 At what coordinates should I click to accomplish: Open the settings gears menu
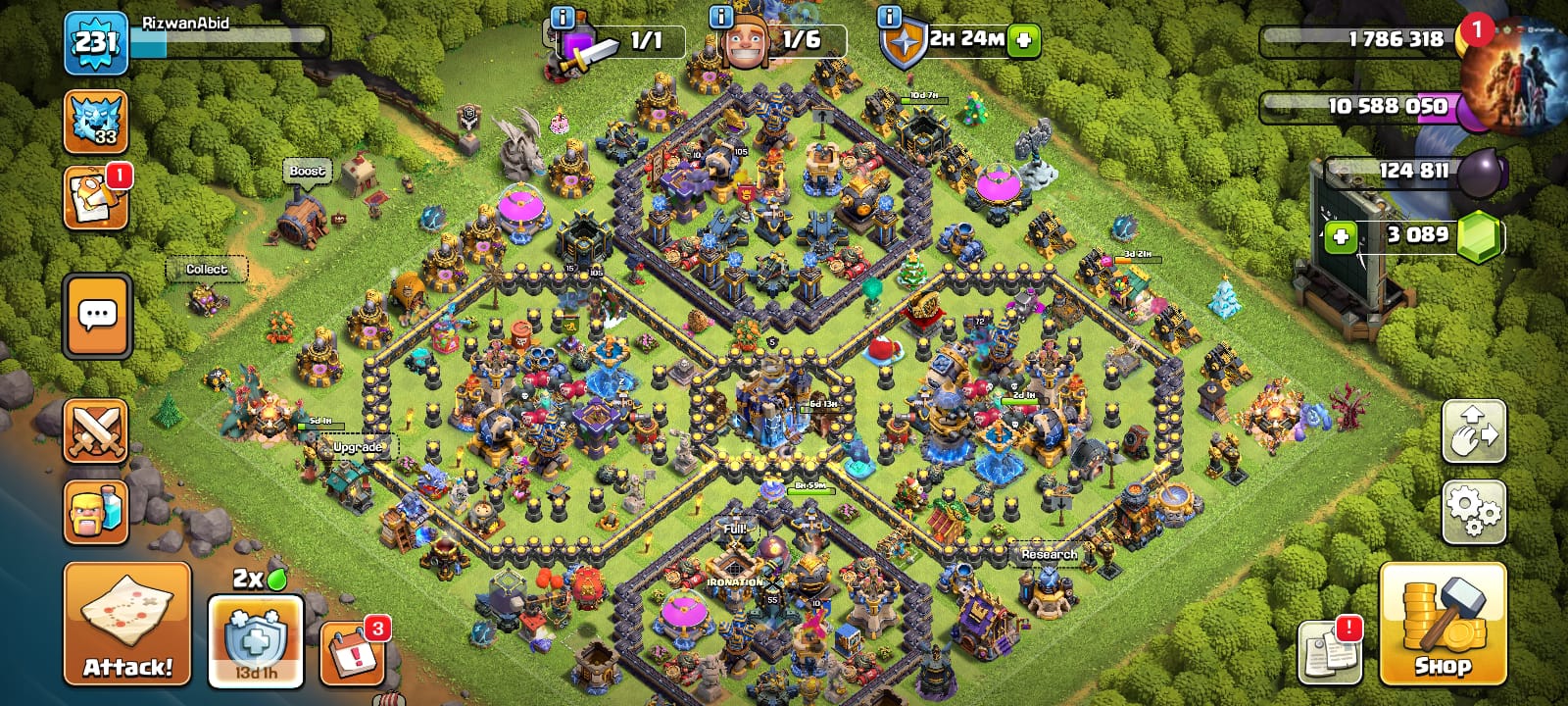tap(1473, 512)
